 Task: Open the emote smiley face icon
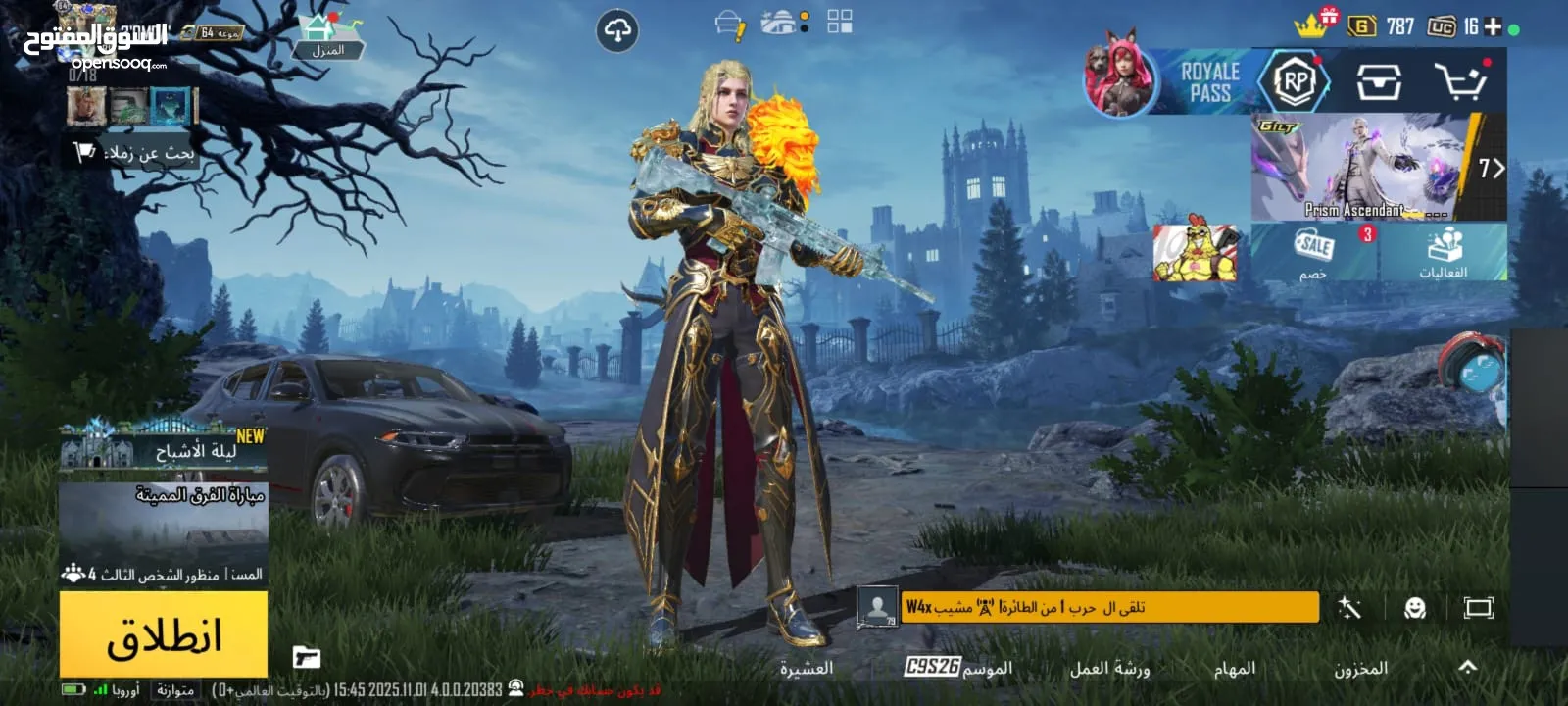coord(1414,608)
